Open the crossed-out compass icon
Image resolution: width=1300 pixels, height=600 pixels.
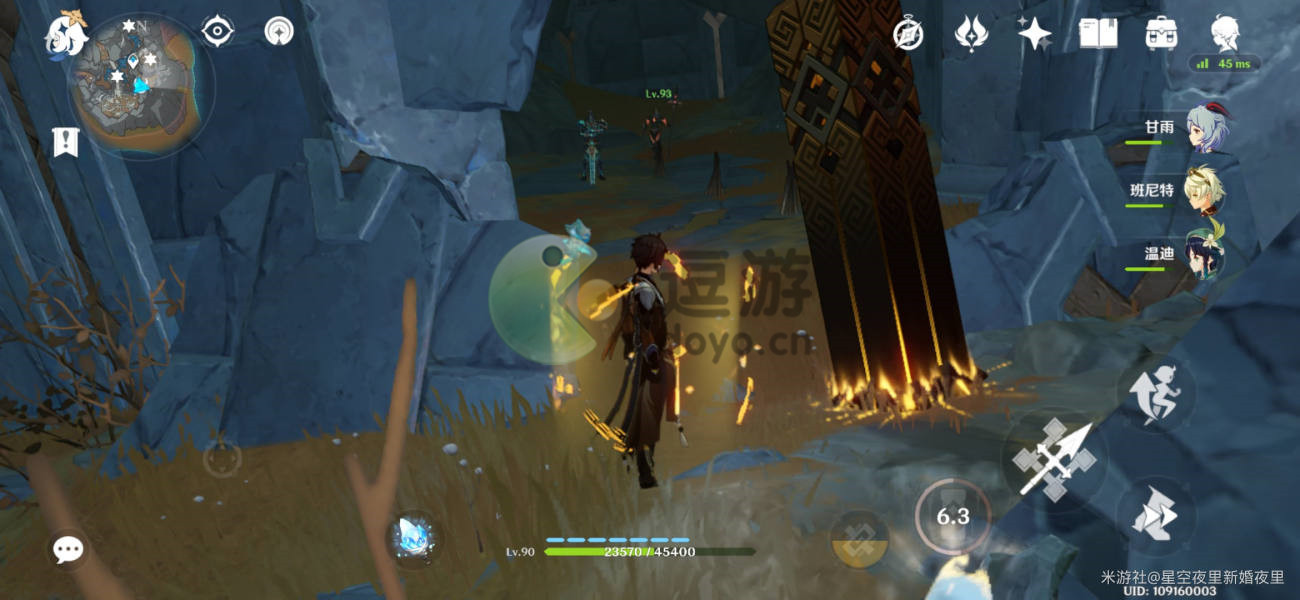[908, 34]
